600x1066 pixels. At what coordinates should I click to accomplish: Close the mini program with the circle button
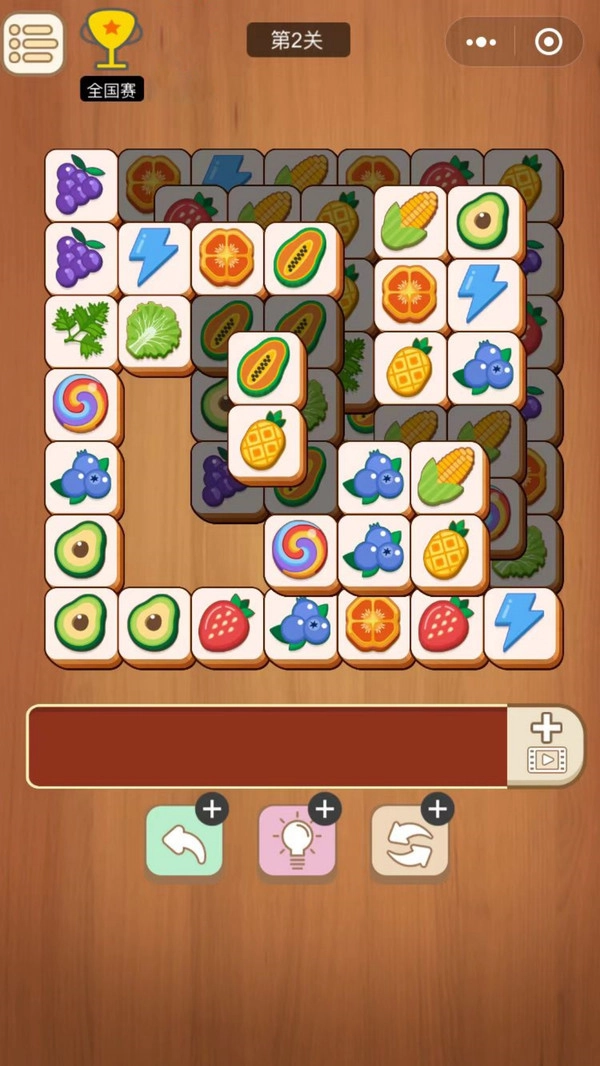(x=548, y=42)
